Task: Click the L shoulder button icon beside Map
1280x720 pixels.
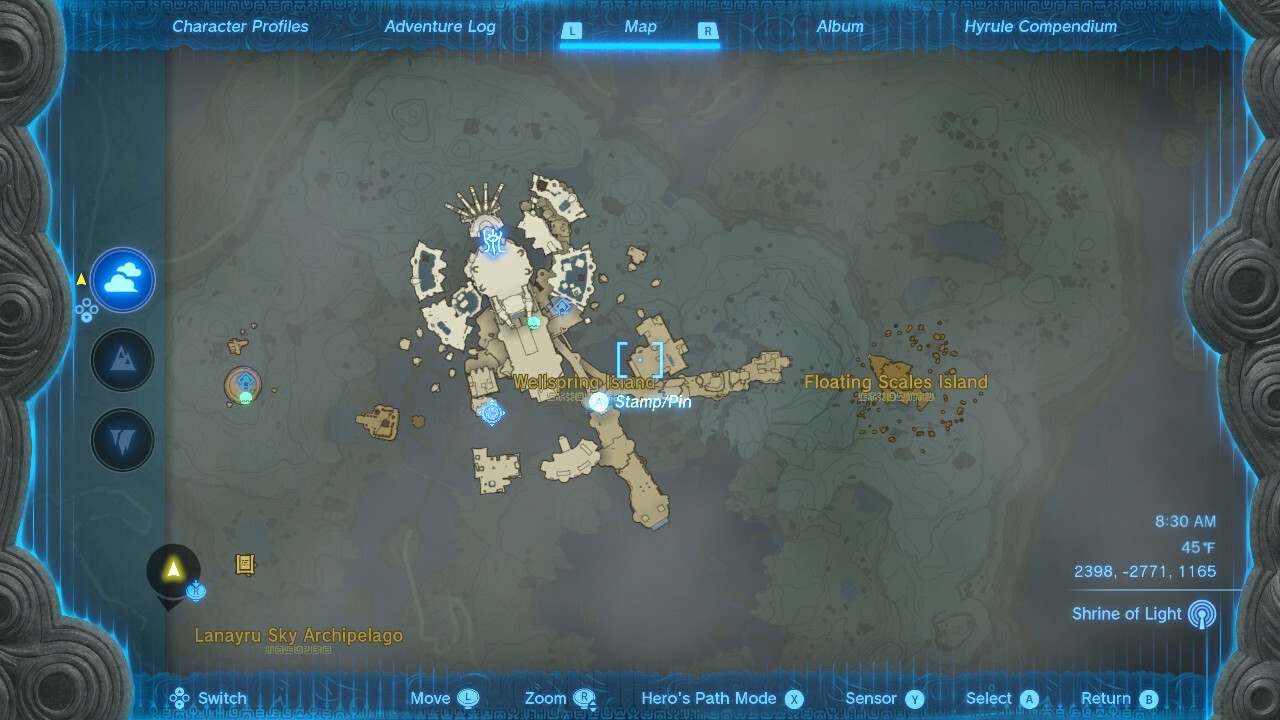Action: 572,31
